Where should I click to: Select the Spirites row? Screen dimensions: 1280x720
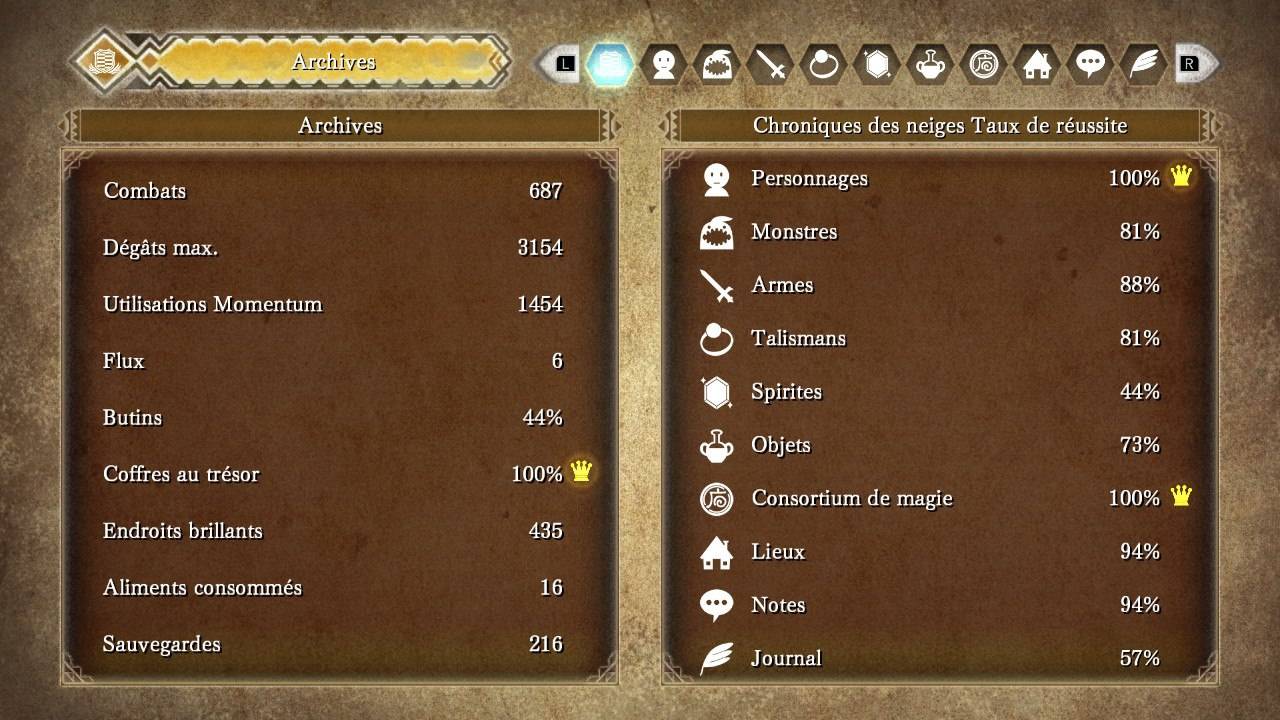pyautogui.click(x=938, y=392)
